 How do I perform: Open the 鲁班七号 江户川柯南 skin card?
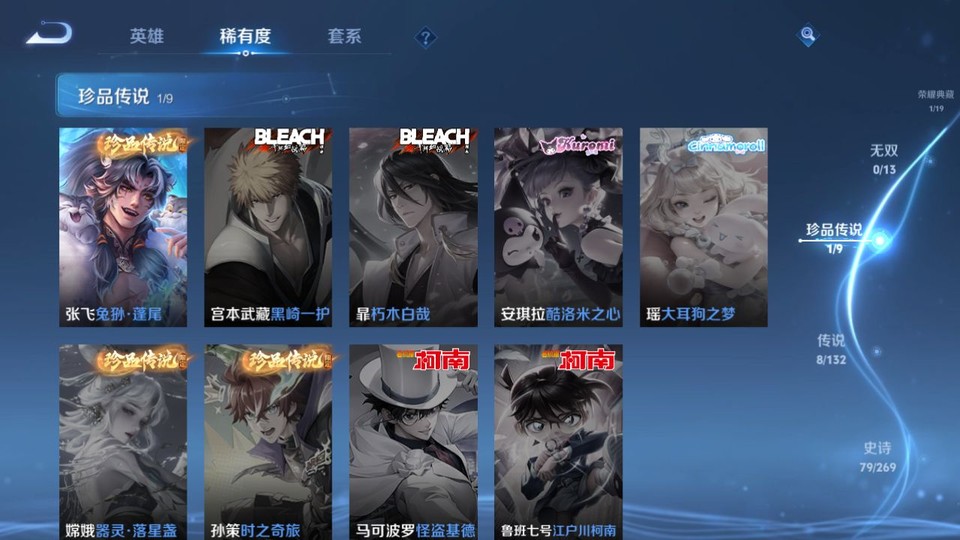pyautogui.click(x=558, y=442)
